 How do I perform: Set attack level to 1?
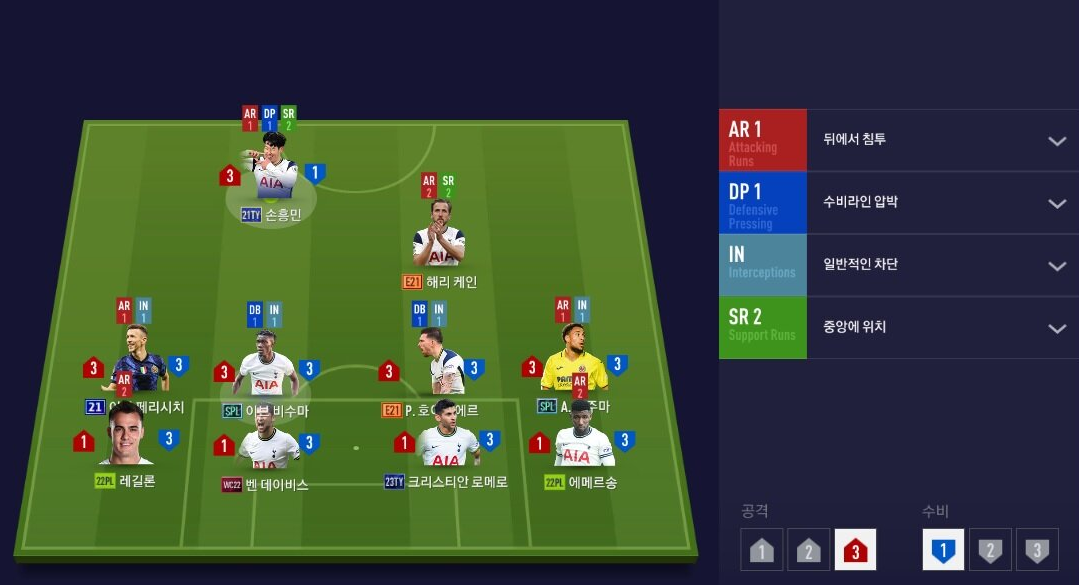[762, 549]
